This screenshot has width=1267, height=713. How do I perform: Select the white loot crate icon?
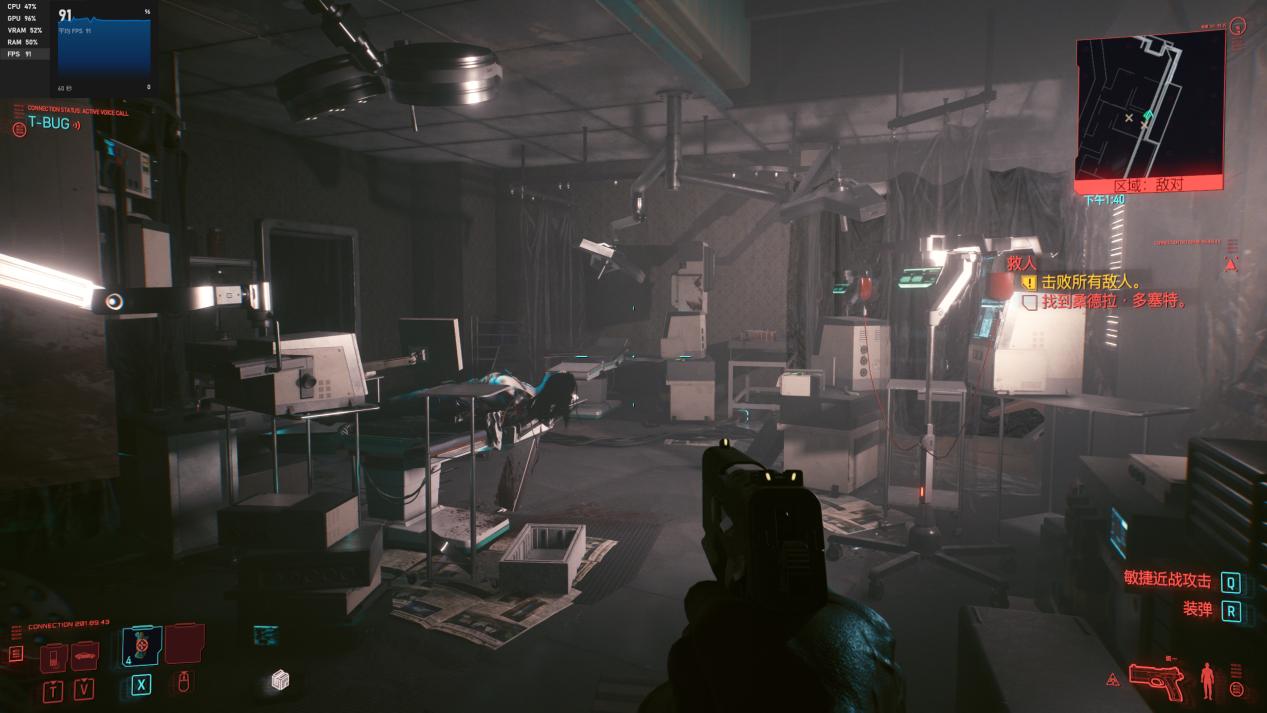point(280,681)
